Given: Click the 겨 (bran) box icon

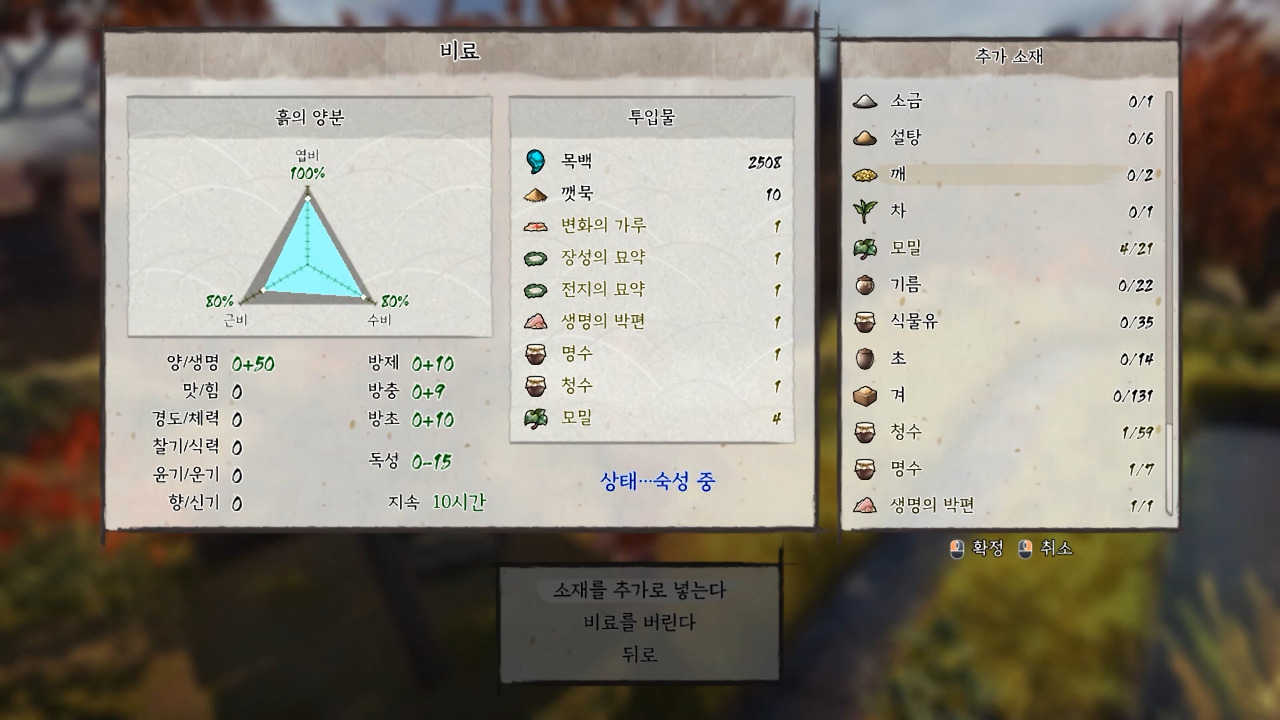Looking at the screenshot, I should (x=868, y=395).
